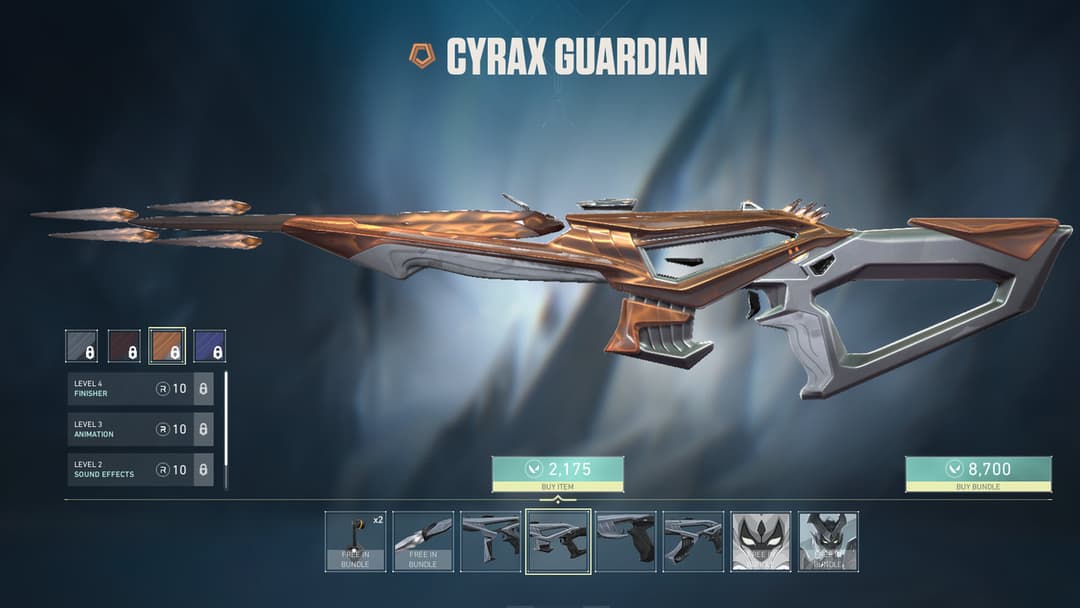The image size is (1080, 608).
Task: Choose the dark red color variant swatch
Action: pos(124,346)
